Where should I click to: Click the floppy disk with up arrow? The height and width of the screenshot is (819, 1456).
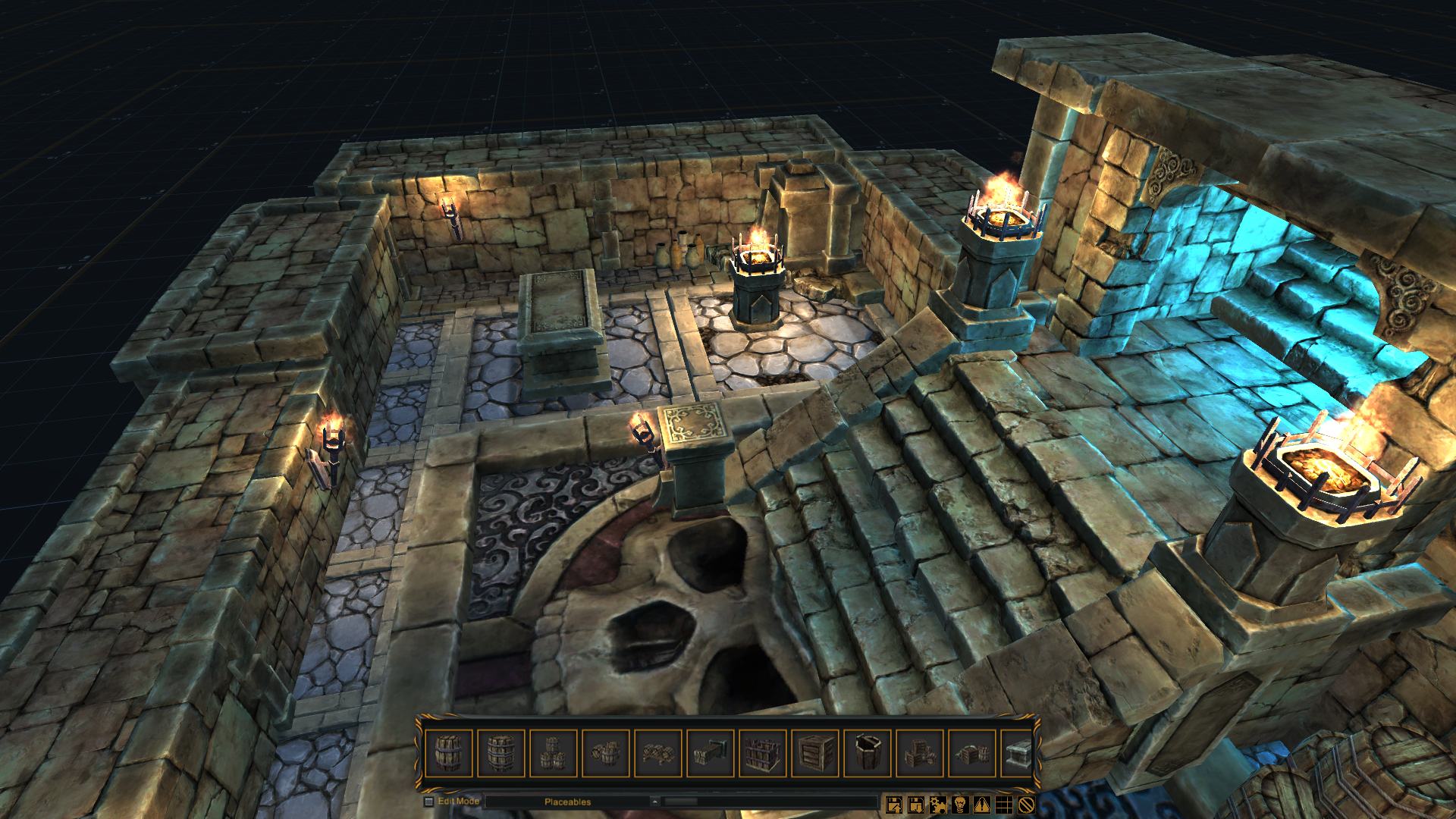(x=895, y=804)
